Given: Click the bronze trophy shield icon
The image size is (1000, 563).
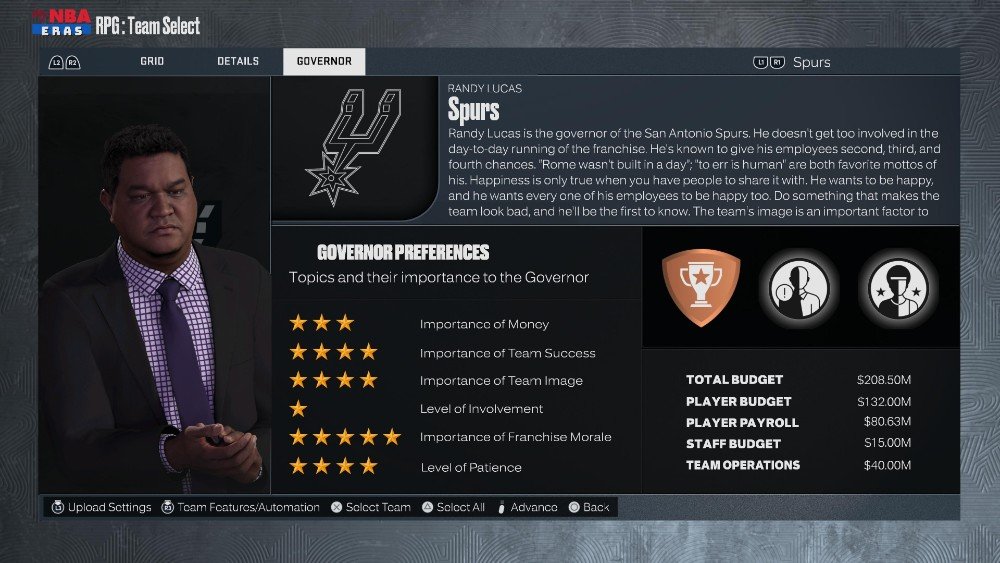Looking at the screenshot, I should tap(701, 287).
